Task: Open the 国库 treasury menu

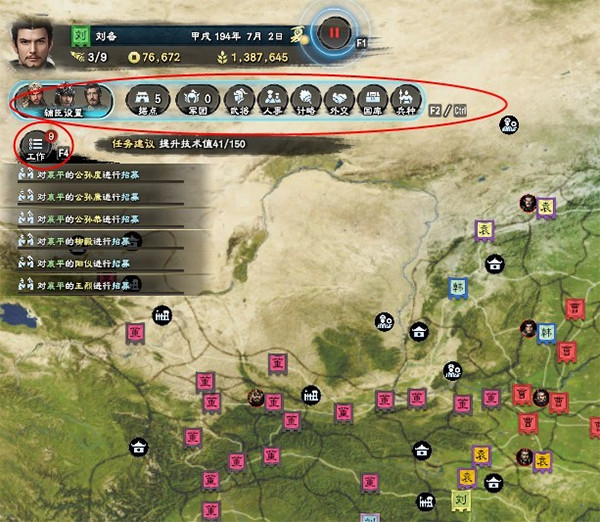Action: coord(374,100)
